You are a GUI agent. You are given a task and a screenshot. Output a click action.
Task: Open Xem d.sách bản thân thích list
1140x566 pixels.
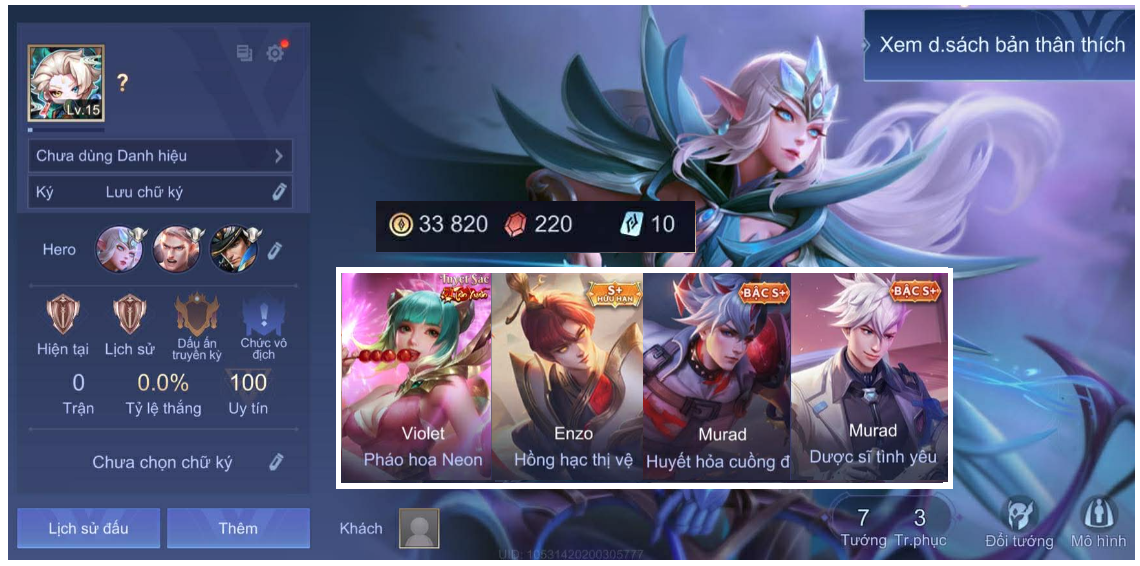click(x=999, y=45)
